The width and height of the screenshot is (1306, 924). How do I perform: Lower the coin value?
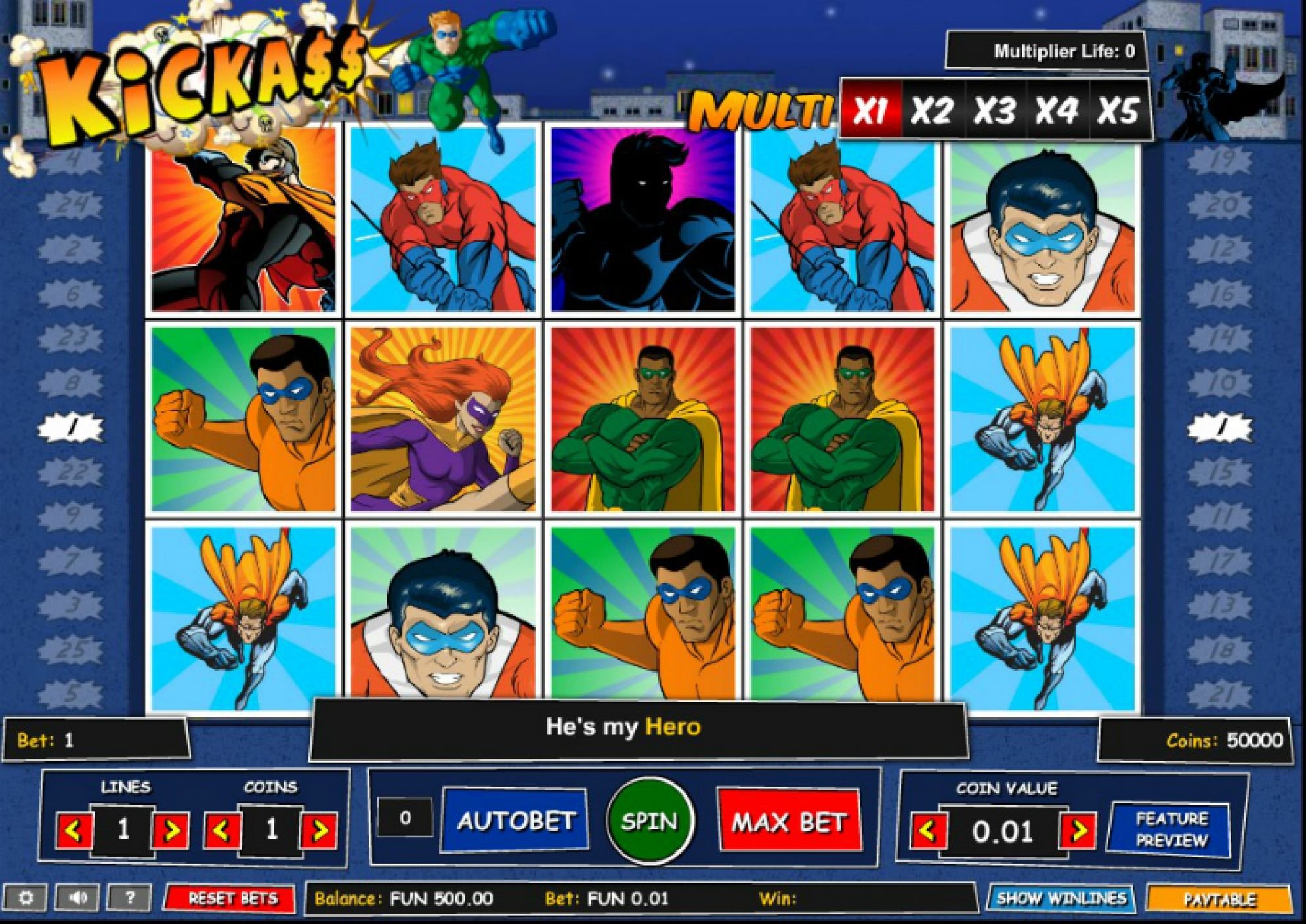click(x=928, y=831)
